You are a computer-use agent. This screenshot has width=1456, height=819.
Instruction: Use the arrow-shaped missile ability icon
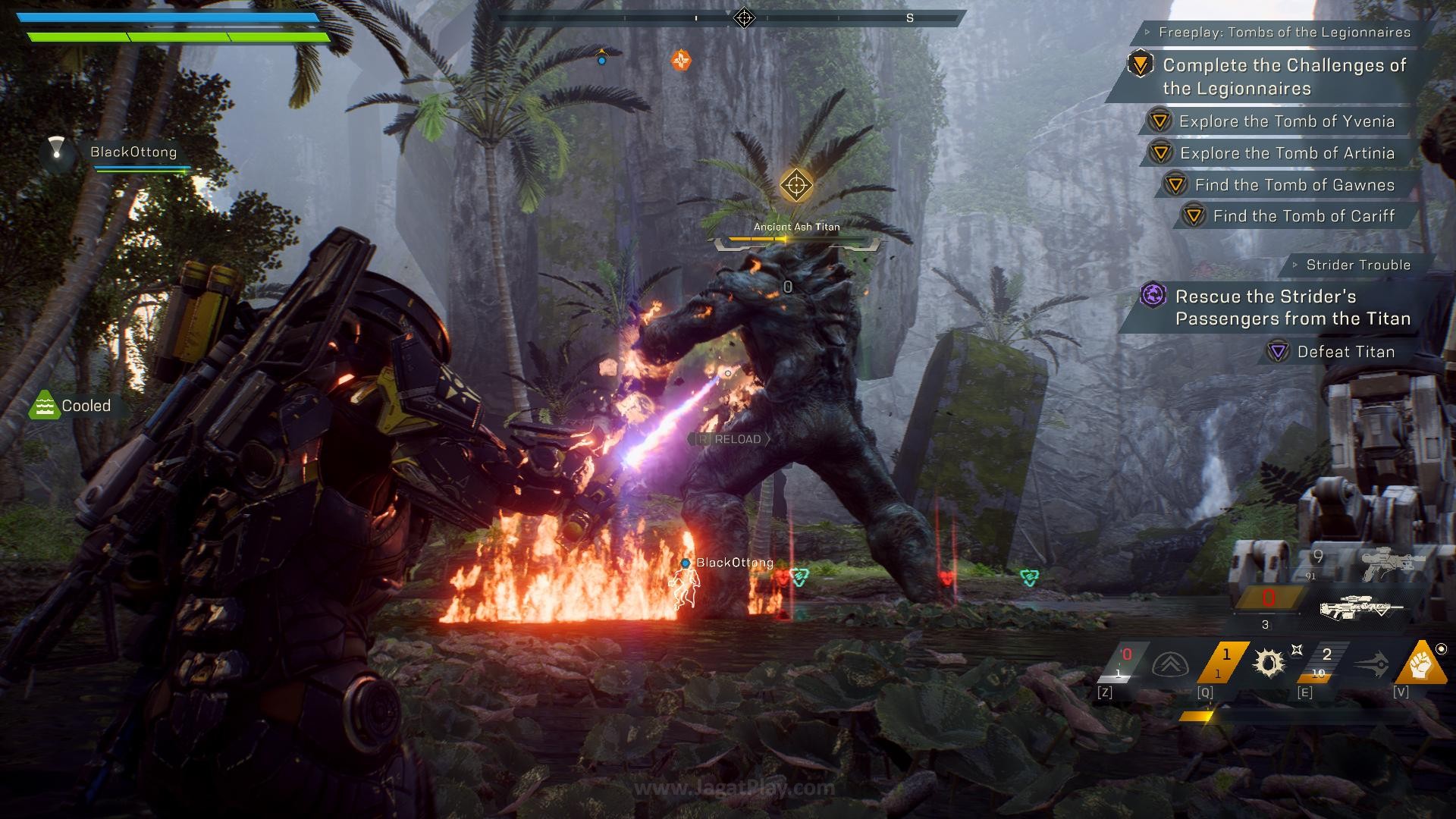tap(1371, 665)
